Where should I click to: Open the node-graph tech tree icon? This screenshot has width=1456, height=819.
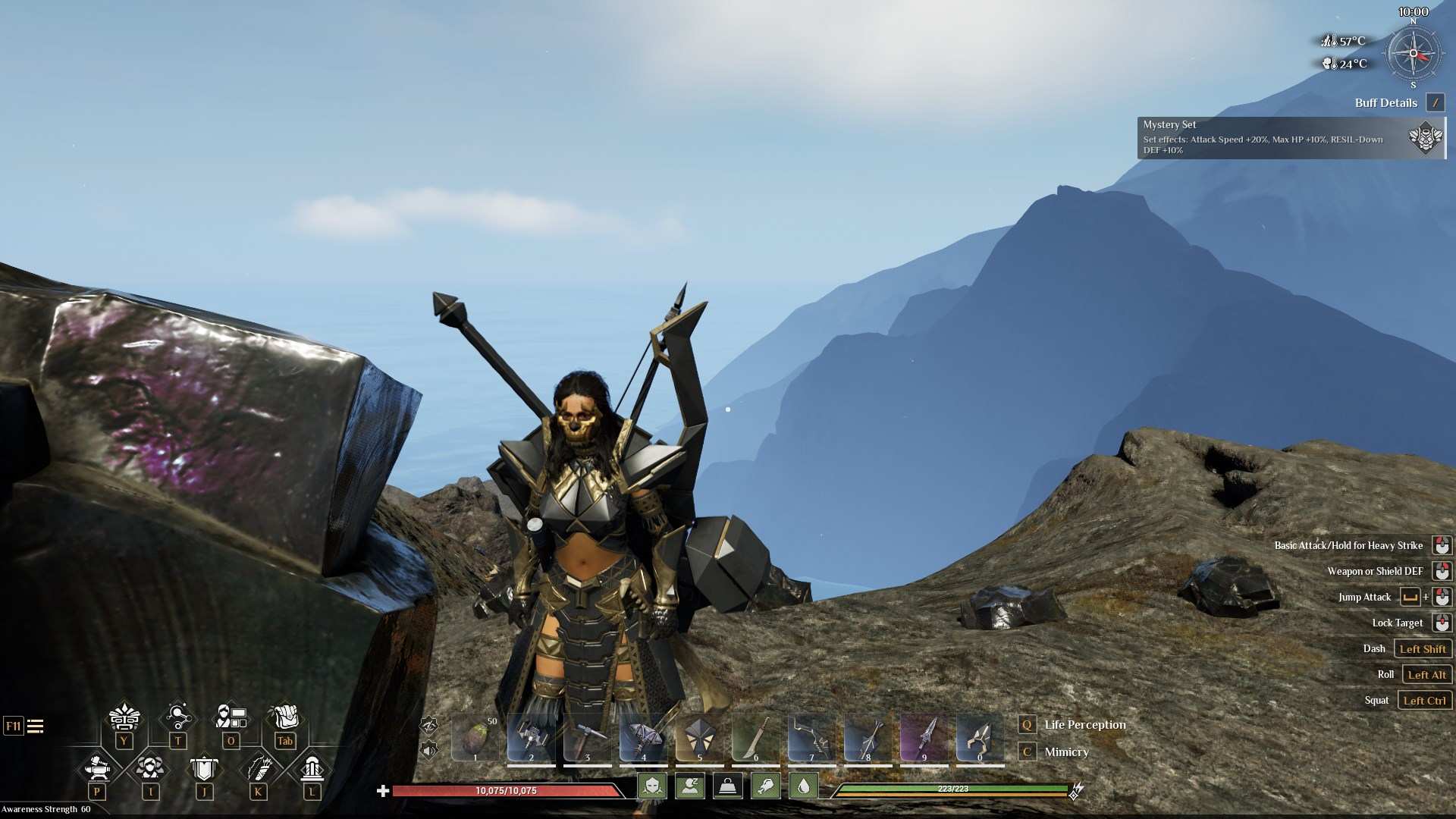point(177,717)
